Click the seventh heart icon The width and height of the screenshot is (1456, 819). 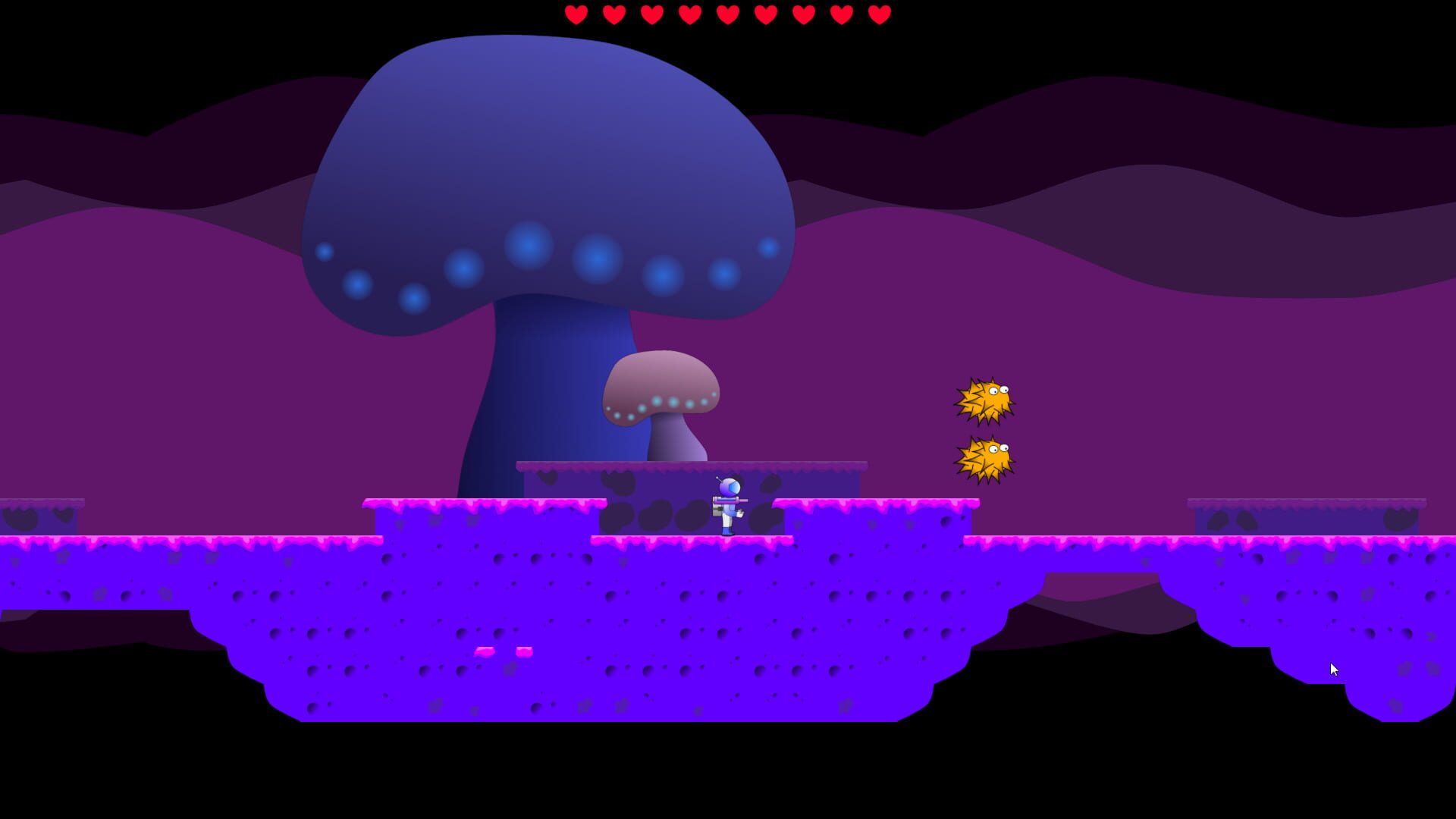[802, 13]
